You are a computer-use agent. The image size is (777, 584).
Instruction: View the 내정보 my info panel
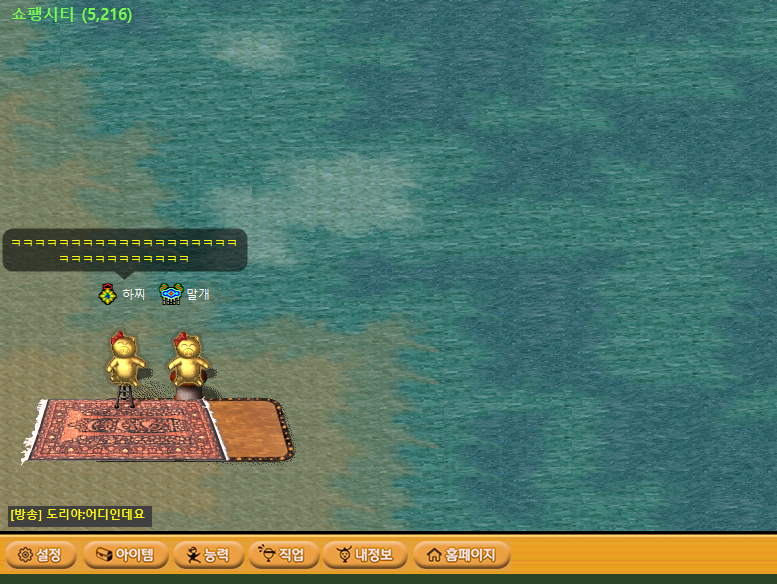365,554
